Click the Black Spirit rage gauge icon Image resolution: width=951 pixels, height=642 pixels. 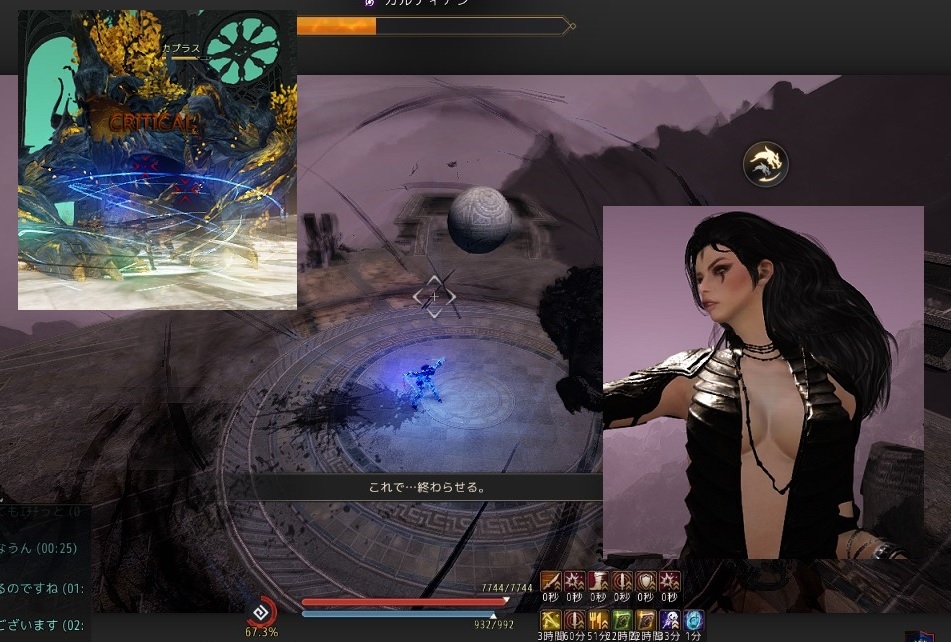click(x=261, y=610)
